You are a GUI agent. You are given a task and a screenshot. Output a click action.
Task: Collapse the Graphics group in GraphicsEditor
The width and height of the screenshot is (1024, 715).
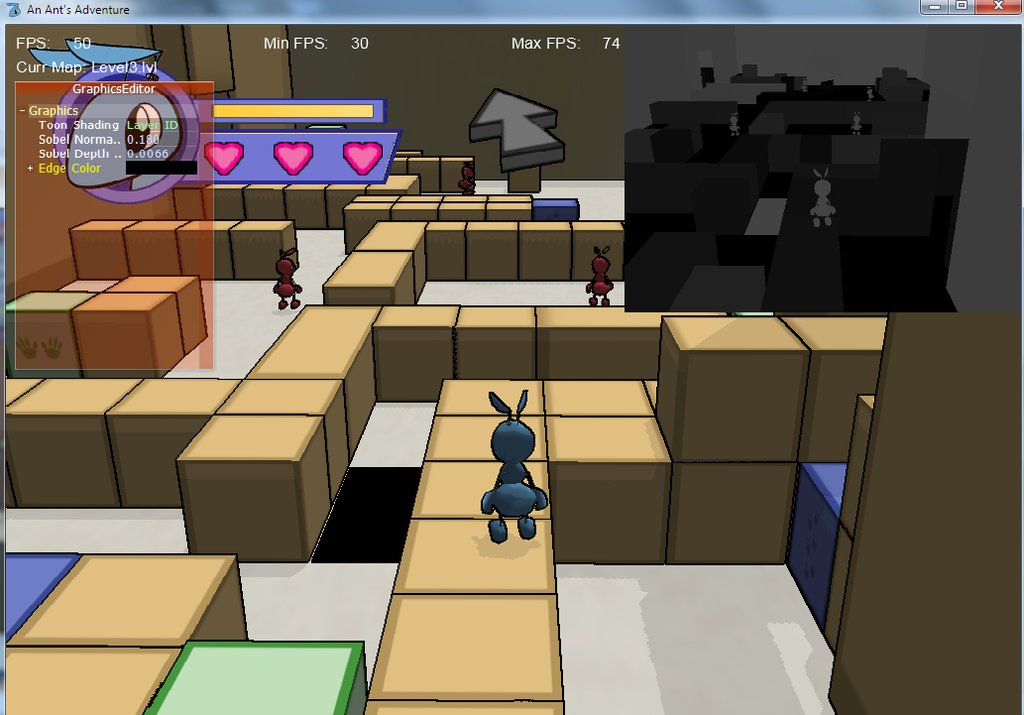tap(22, 111)
